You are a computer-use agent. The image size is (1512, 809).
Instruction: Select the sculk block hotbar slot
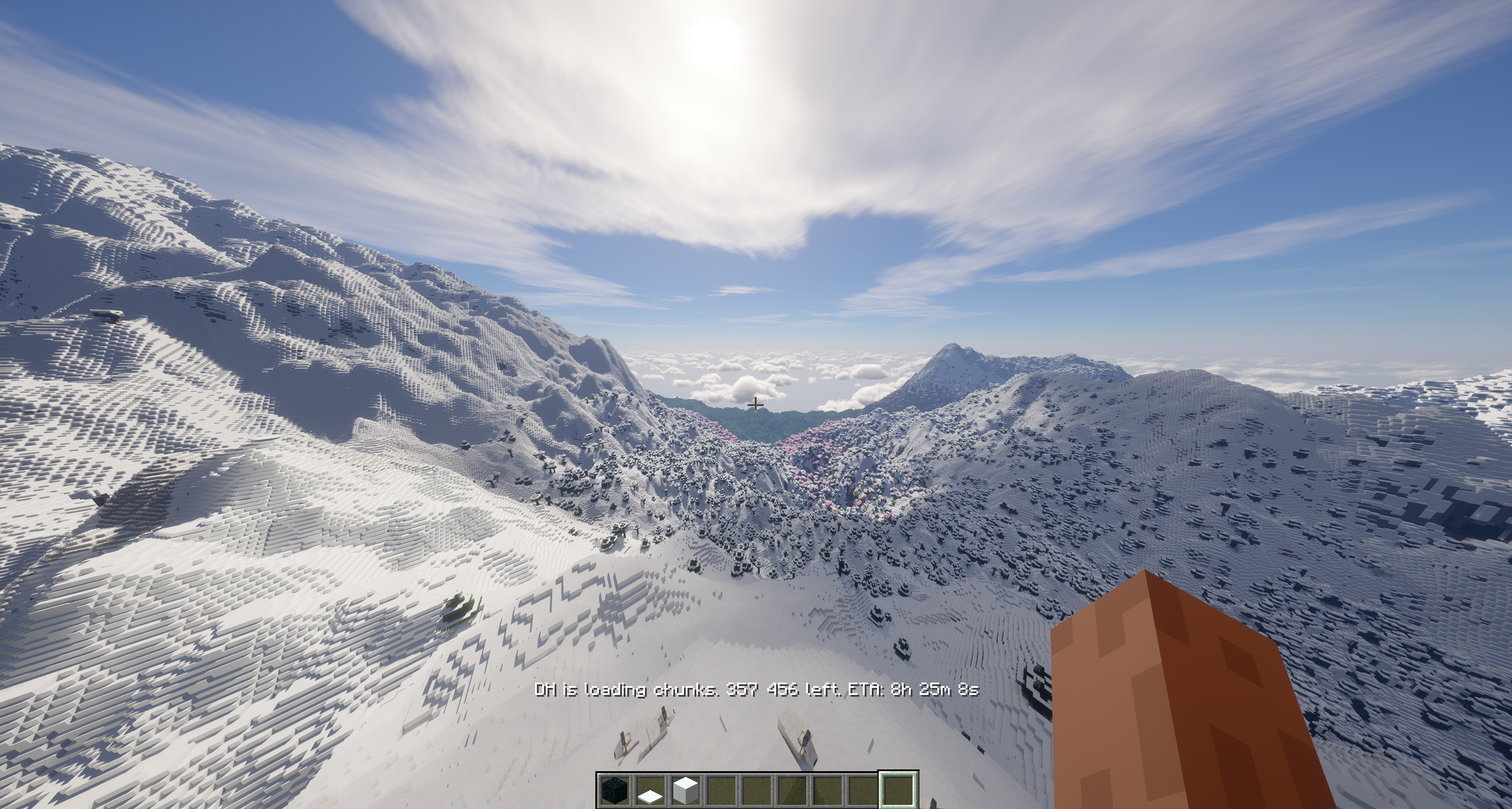tap(614, 790)
